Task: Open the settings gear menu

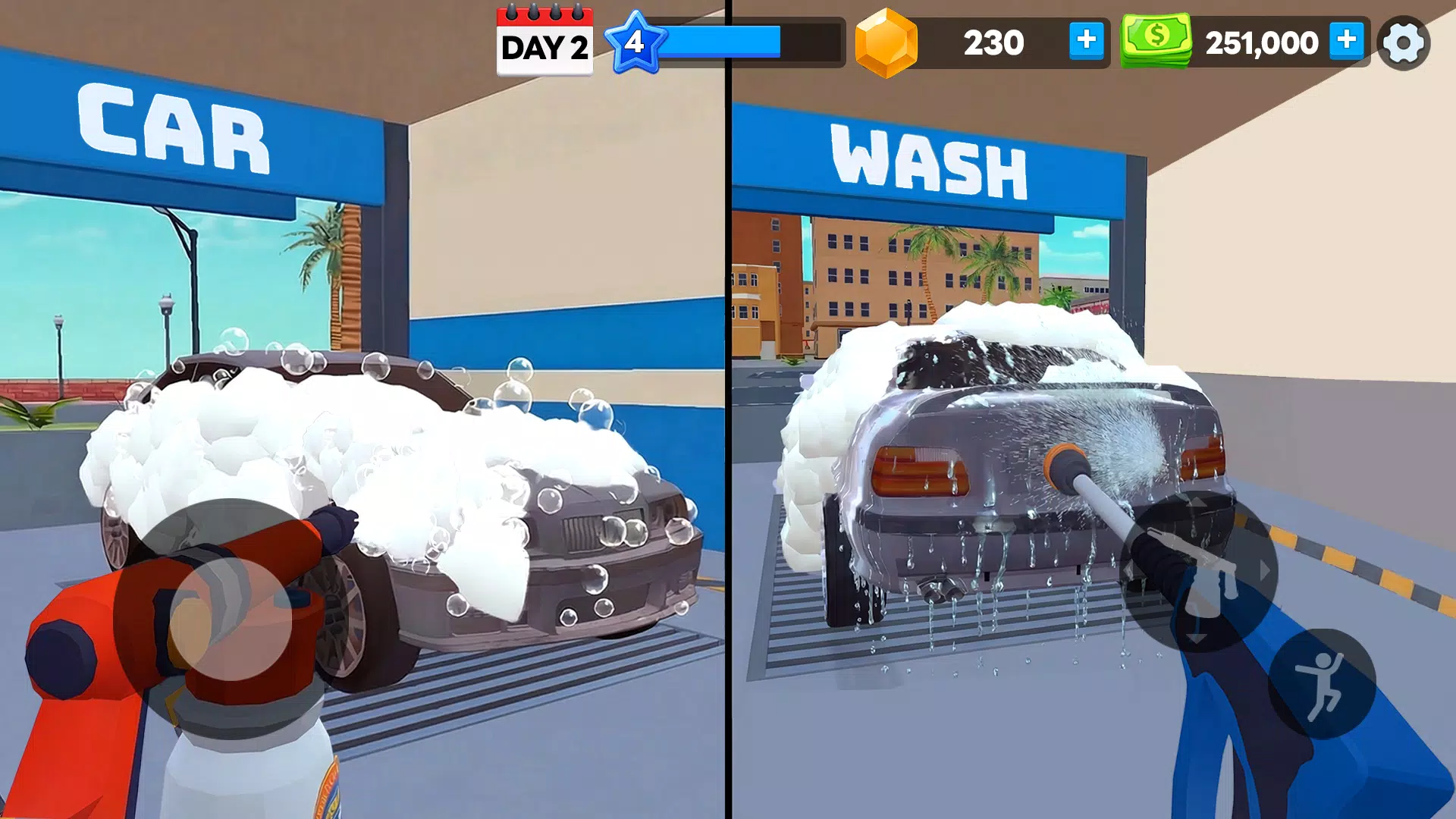Action: tap(1404, 42)
